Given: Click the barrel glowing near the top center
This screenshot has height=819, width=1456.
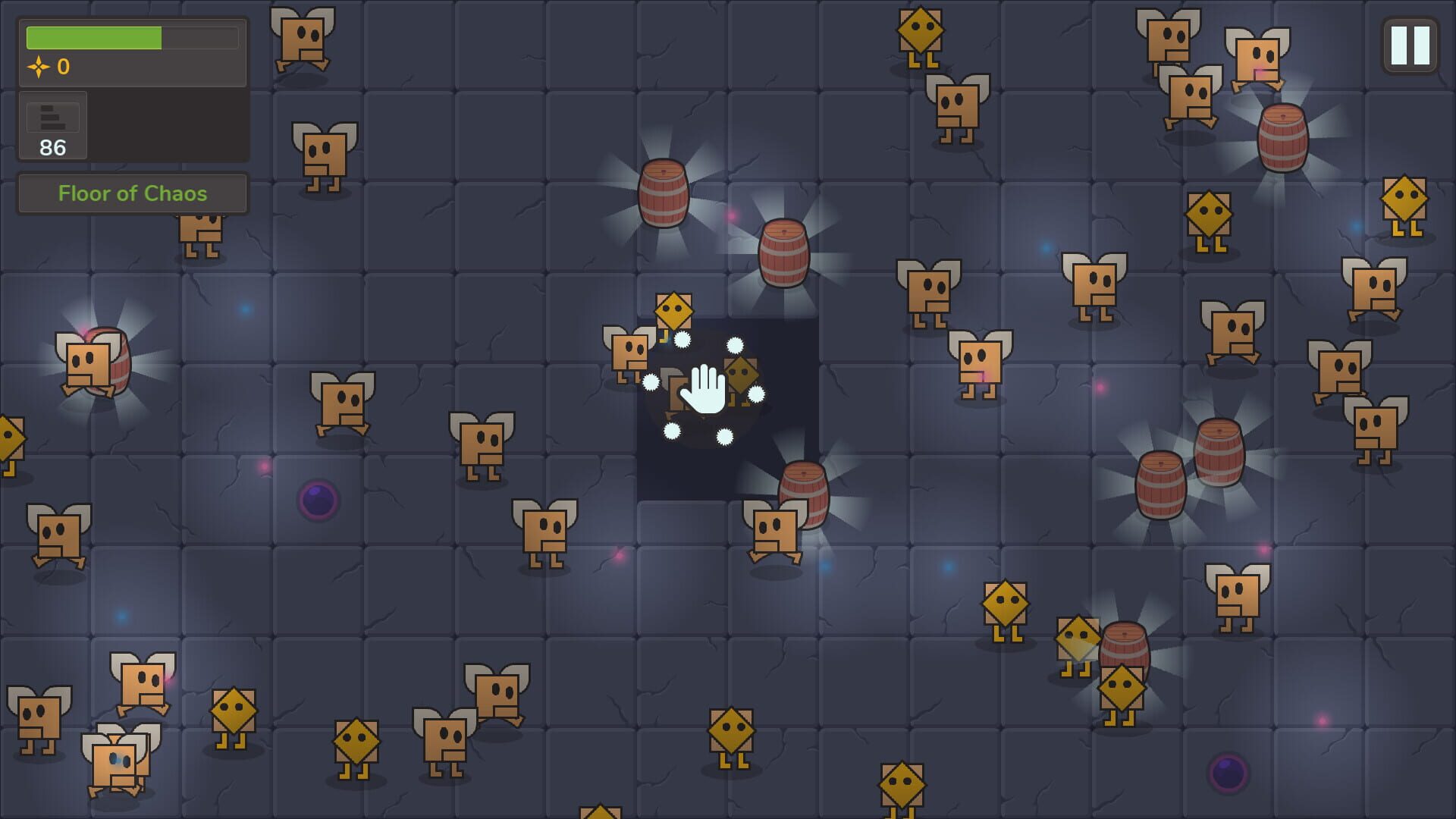Looking at the screenshot, I should [x=664, y=193].
